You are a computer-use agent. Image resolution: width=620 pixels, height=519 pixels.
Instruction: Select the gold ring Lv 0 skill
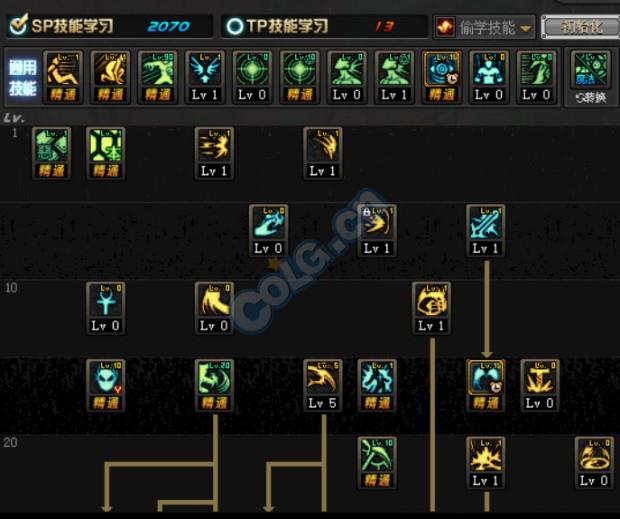click(594, 461)
